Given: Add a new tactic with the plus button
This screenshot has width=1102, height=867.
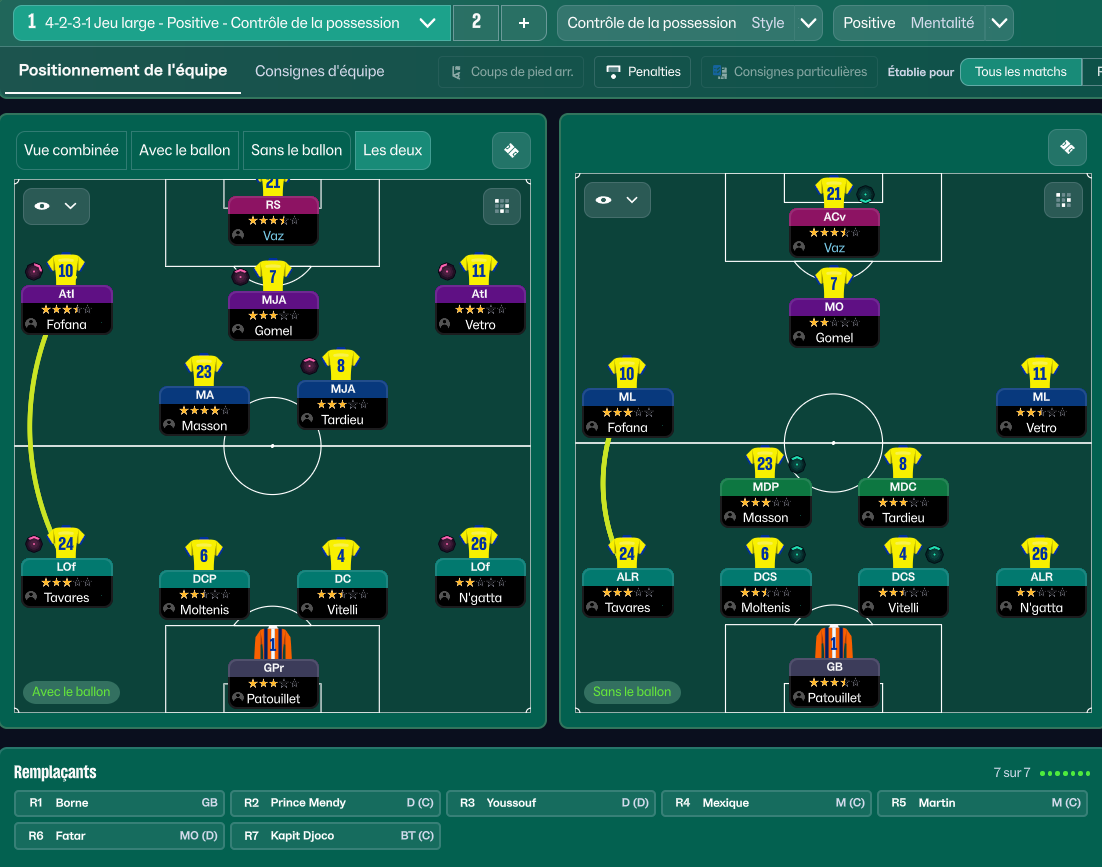Looking at the screenshot, I should point(523,23).
